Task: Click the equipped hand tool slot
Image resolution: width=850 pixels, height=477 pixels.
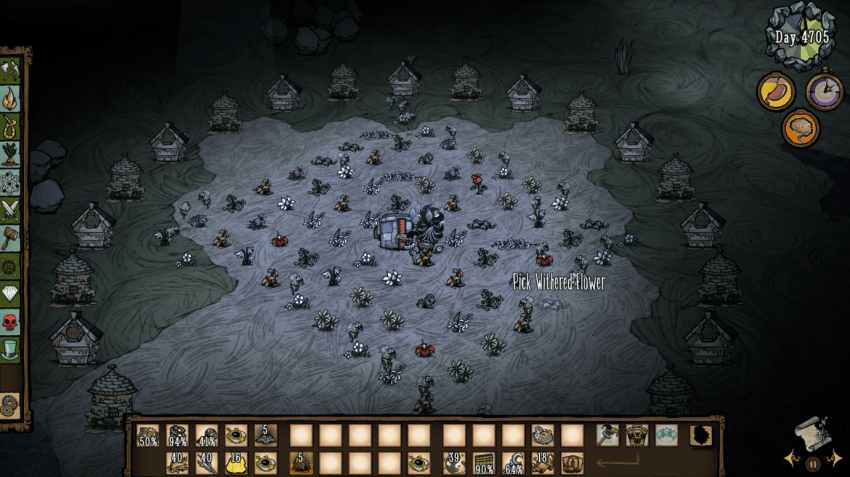Action: coord(607,435)
